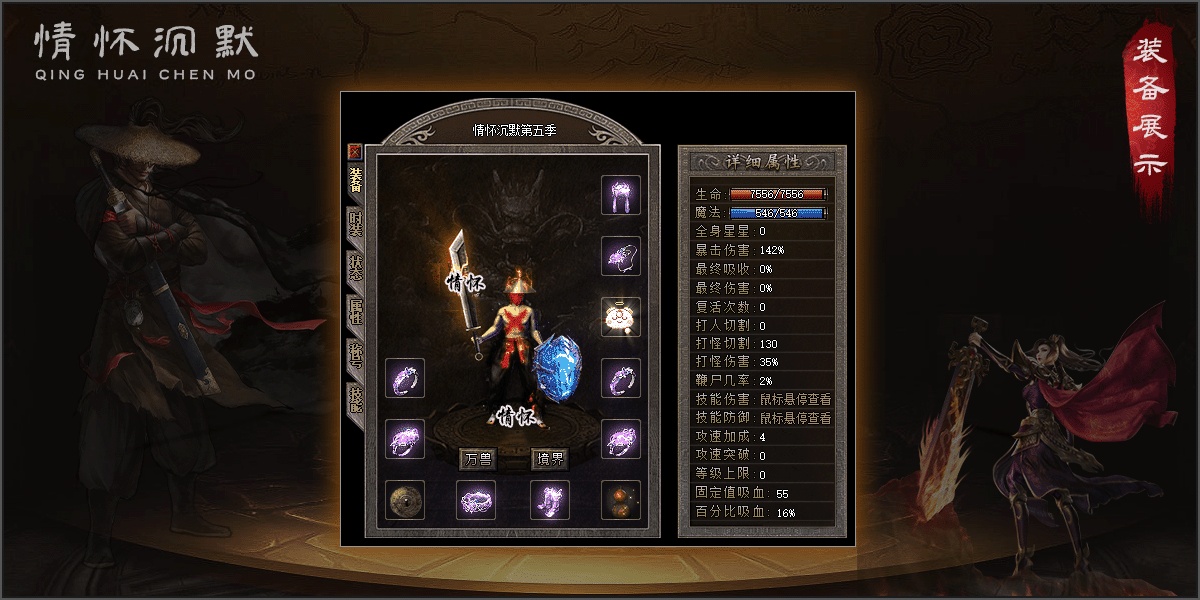
Task: Close the character equipment panel
Action: click(x=354, y=152)
